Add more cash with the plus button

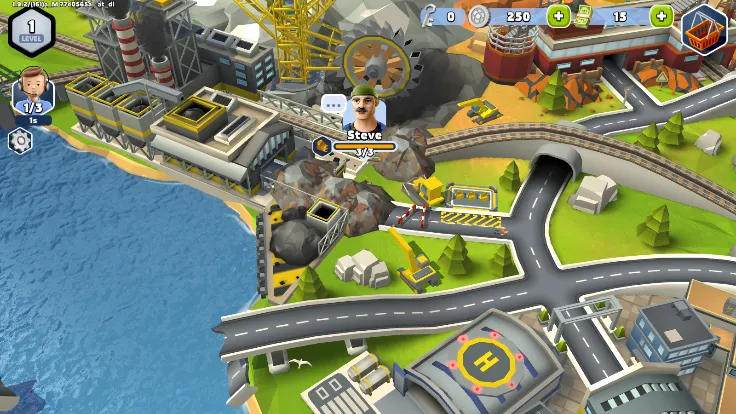[x=661, y=16]
